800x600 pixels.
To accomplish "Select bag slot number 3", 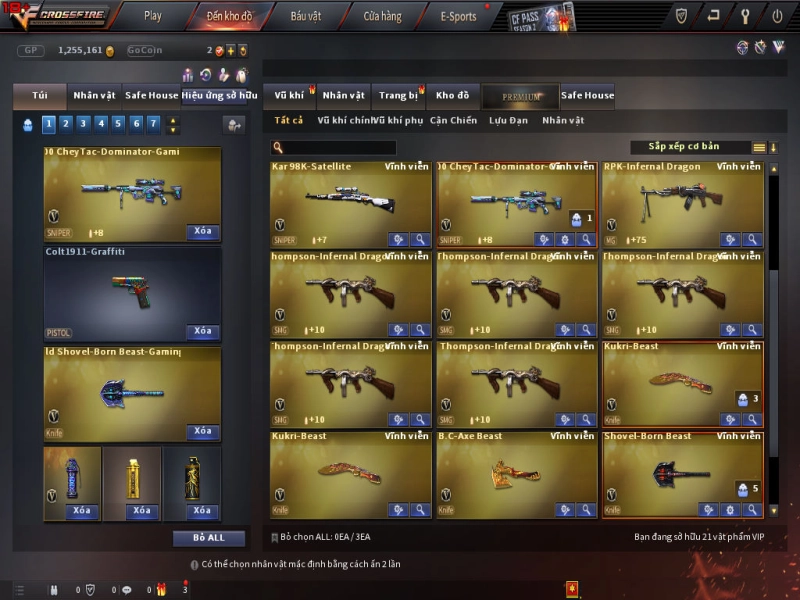I will [x=83, y=124].
